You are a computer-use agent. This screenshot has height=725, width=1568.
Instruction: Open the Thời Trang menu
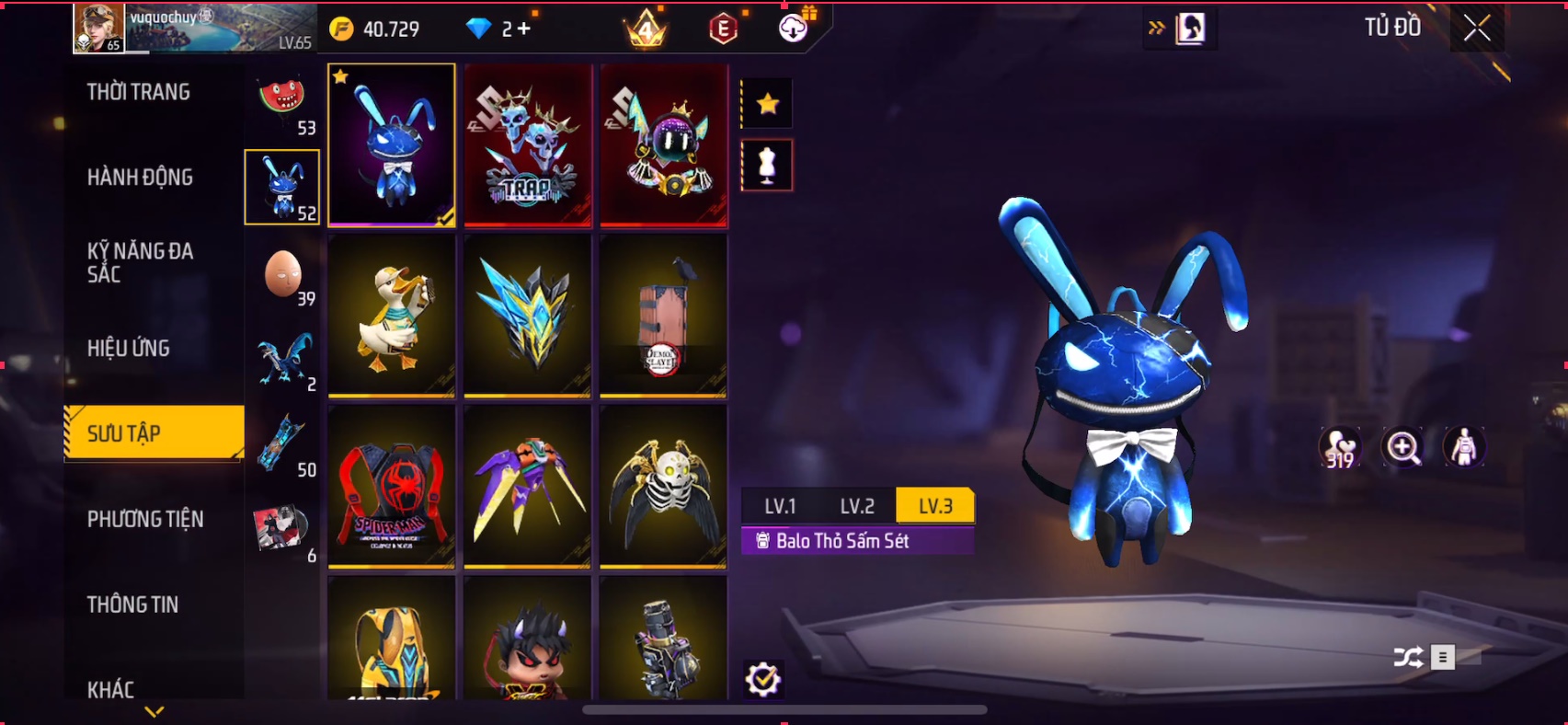tap(139, 92)
